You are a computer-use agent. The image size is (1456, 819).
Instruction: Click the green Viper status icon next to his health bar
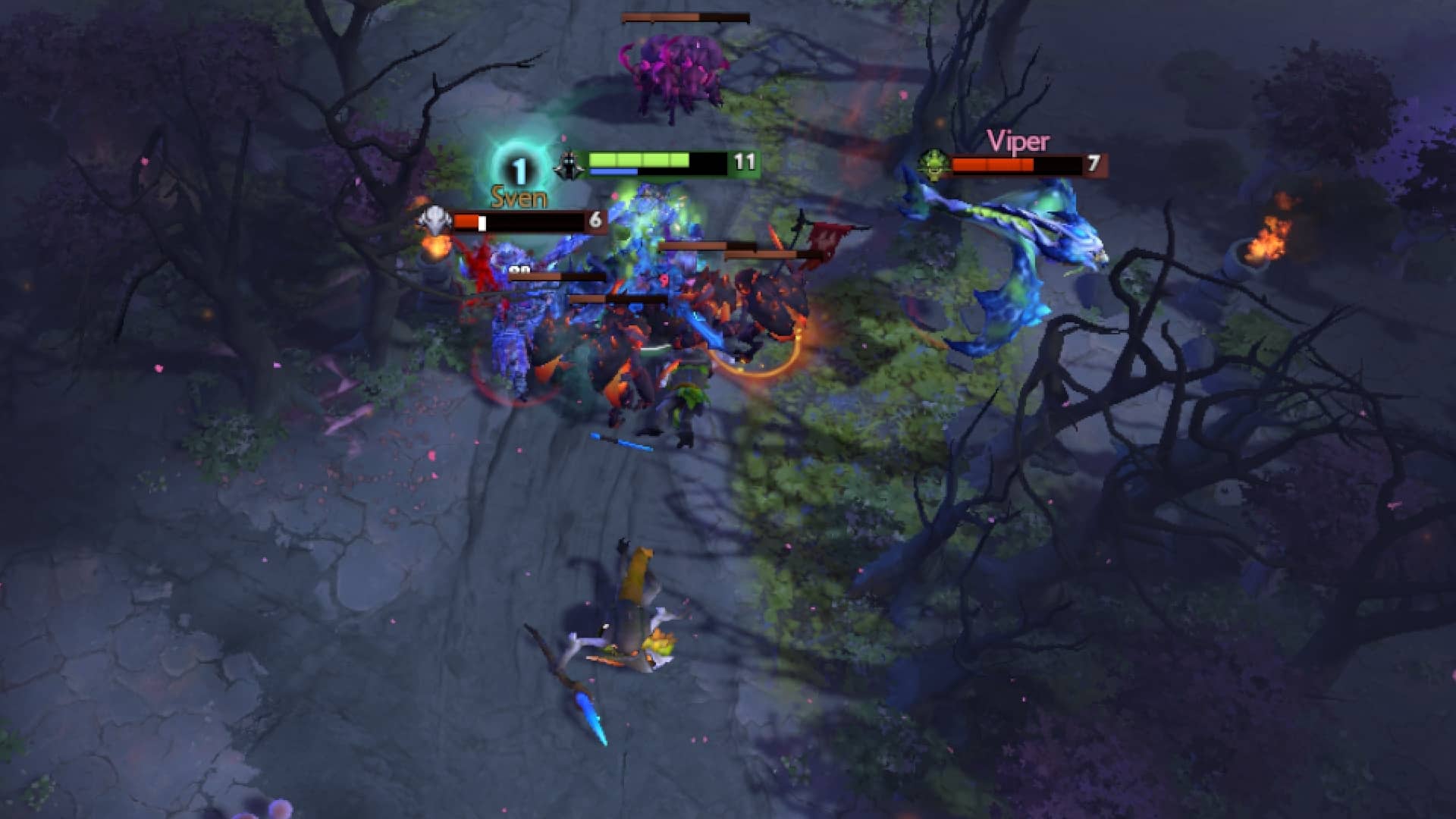pyautogui.click(x=934, y=165)
